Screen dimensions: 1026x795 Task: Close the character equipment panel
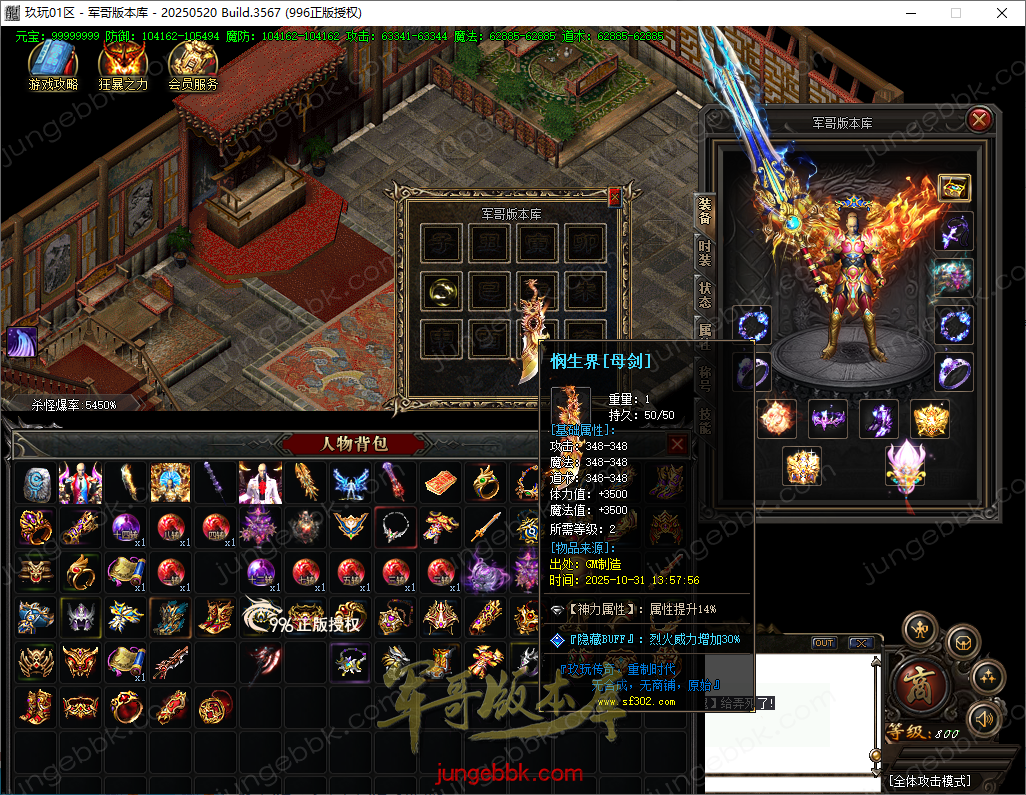(x=979, y=120)
